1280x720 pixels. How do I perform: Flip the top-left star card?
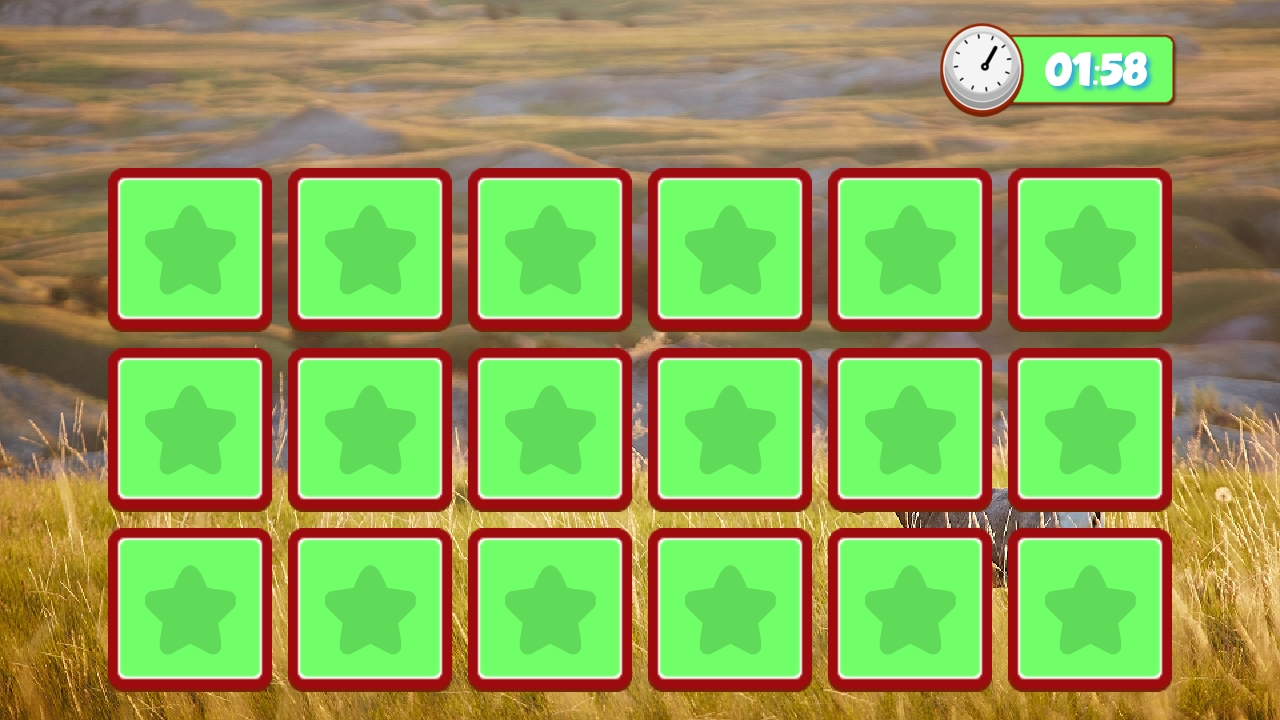(x=190, y=248)
